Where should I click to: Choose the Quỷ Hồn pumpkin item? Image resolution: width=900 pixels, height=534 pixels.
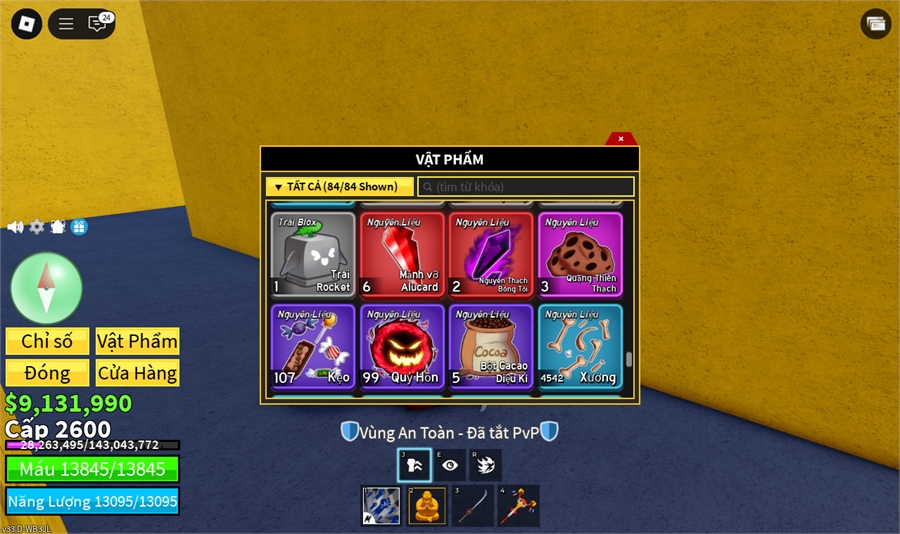402,346
